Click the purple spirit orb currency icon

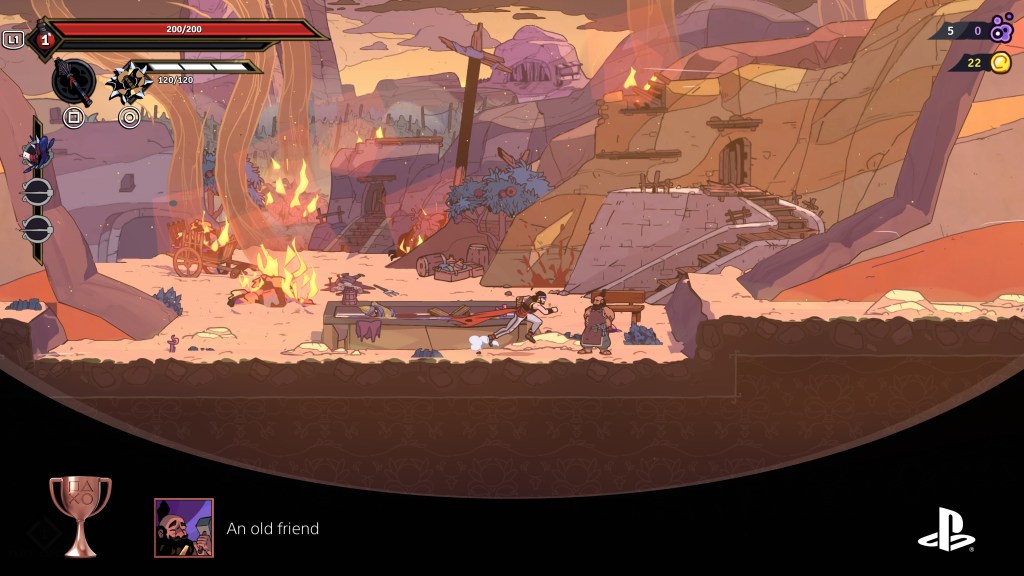pos(1001,30)
